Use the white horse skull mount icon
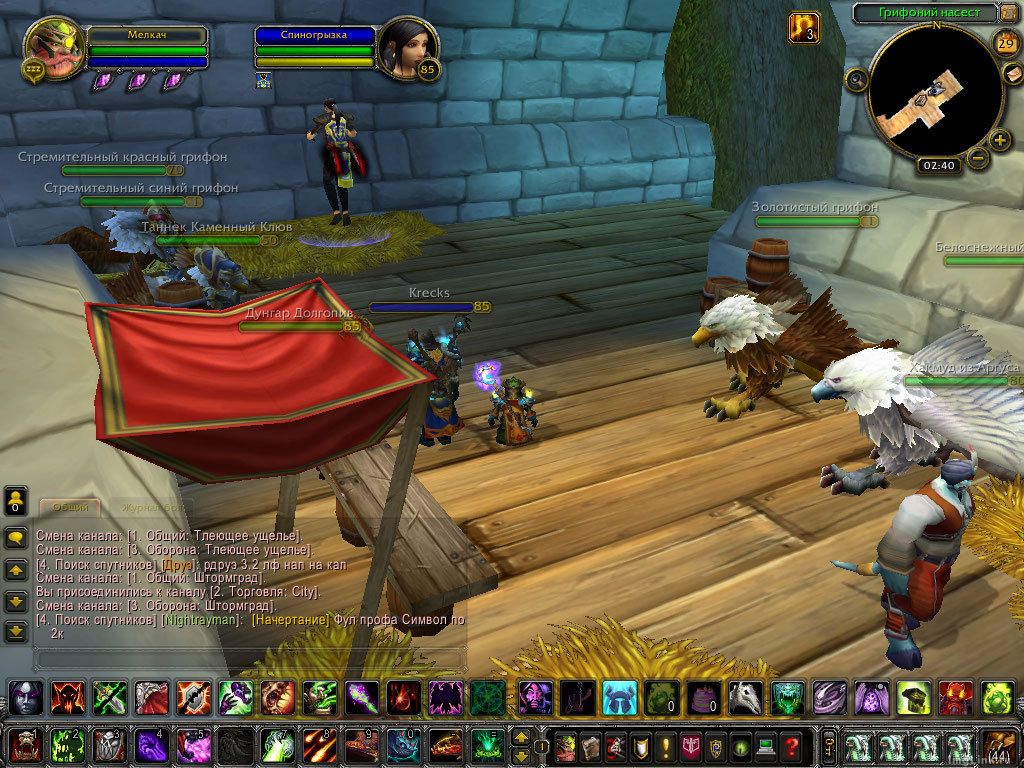The image size is (1024, 768). pyautogui.click(x=743, y=696)
